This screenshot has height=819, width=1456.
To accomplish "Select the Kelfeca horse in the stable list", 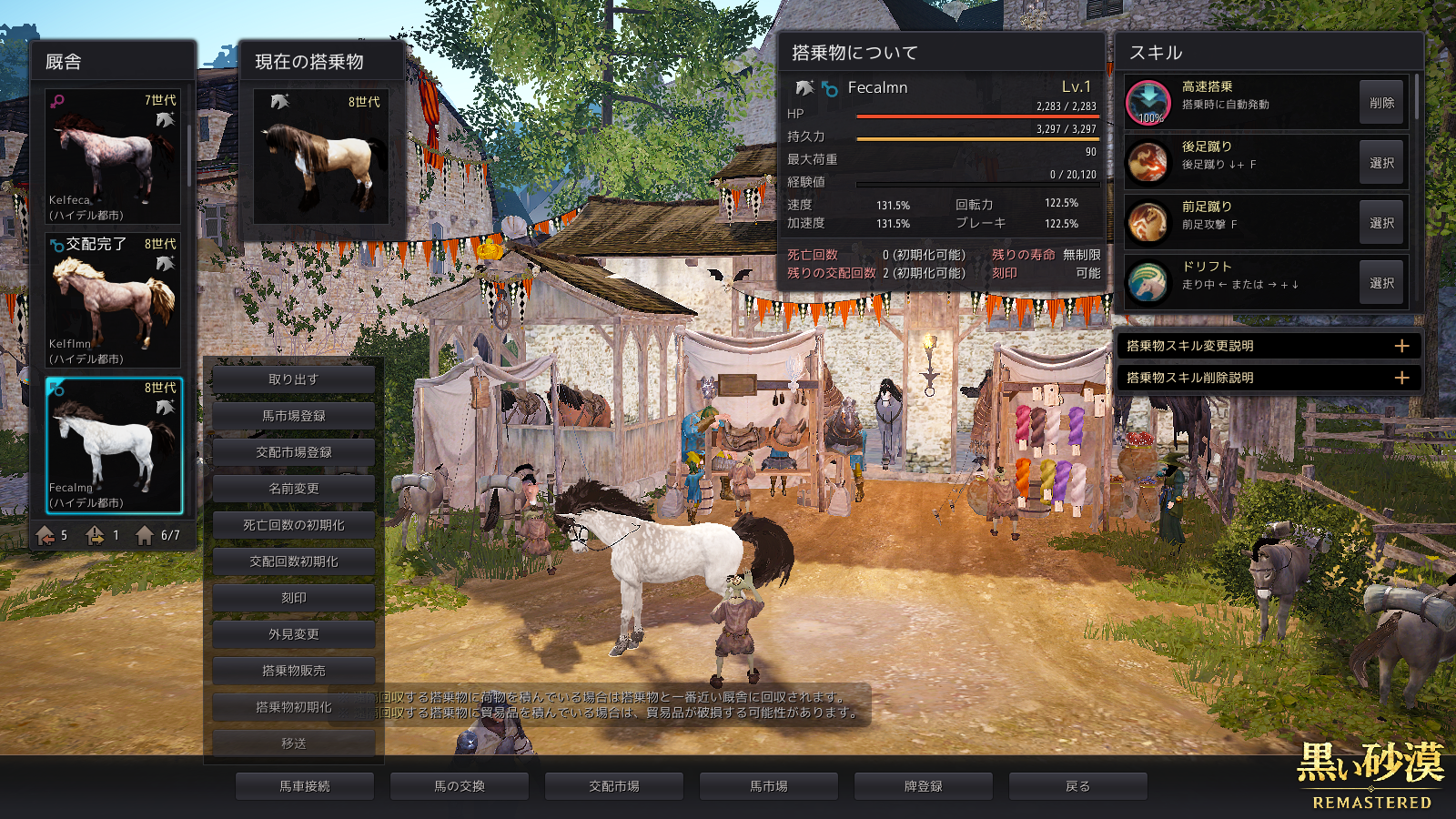I will pyautogui.click(x=113, y=156).
